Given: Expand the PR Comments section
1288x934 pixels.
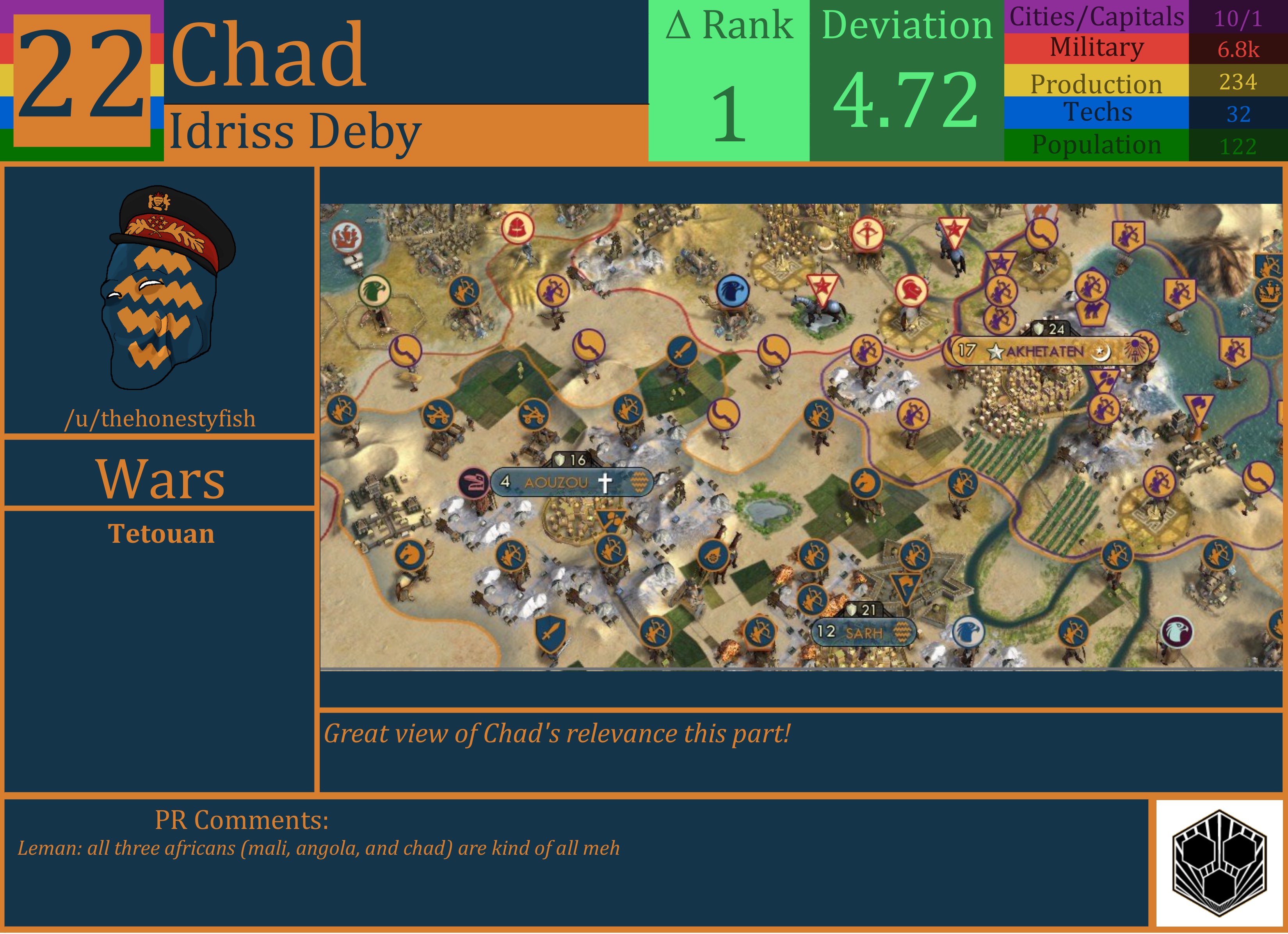Looking at the screenshot, I should [241, 819].
